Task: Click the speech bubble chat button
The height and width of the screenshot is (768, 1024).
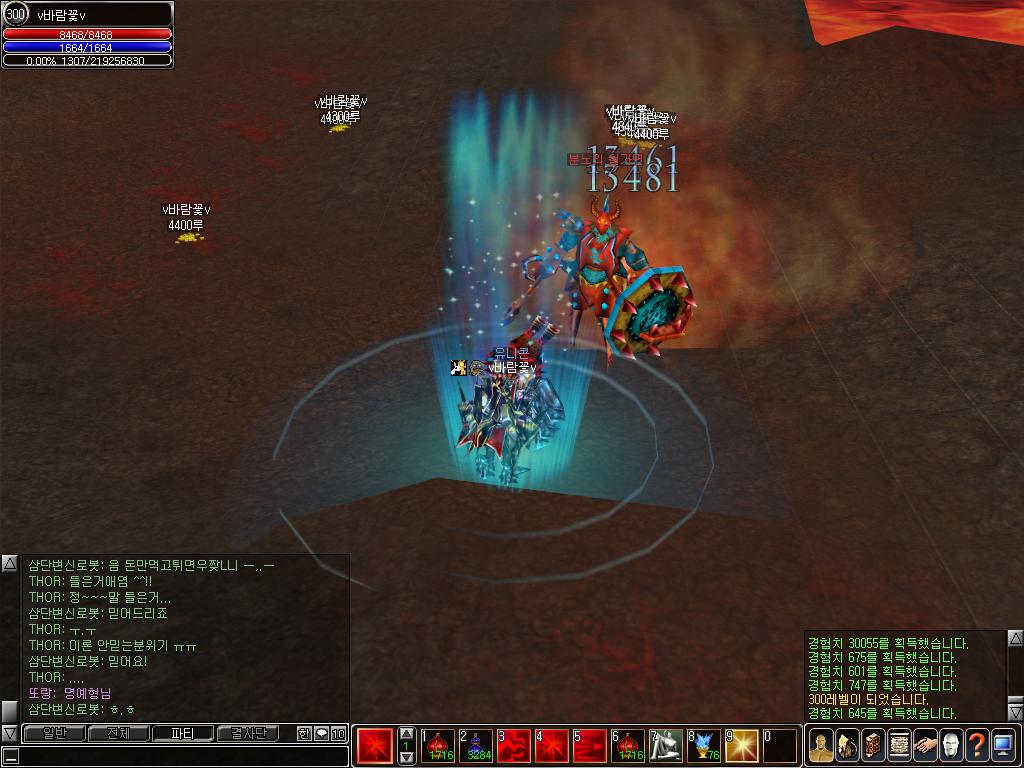Action: coord(321,734)
